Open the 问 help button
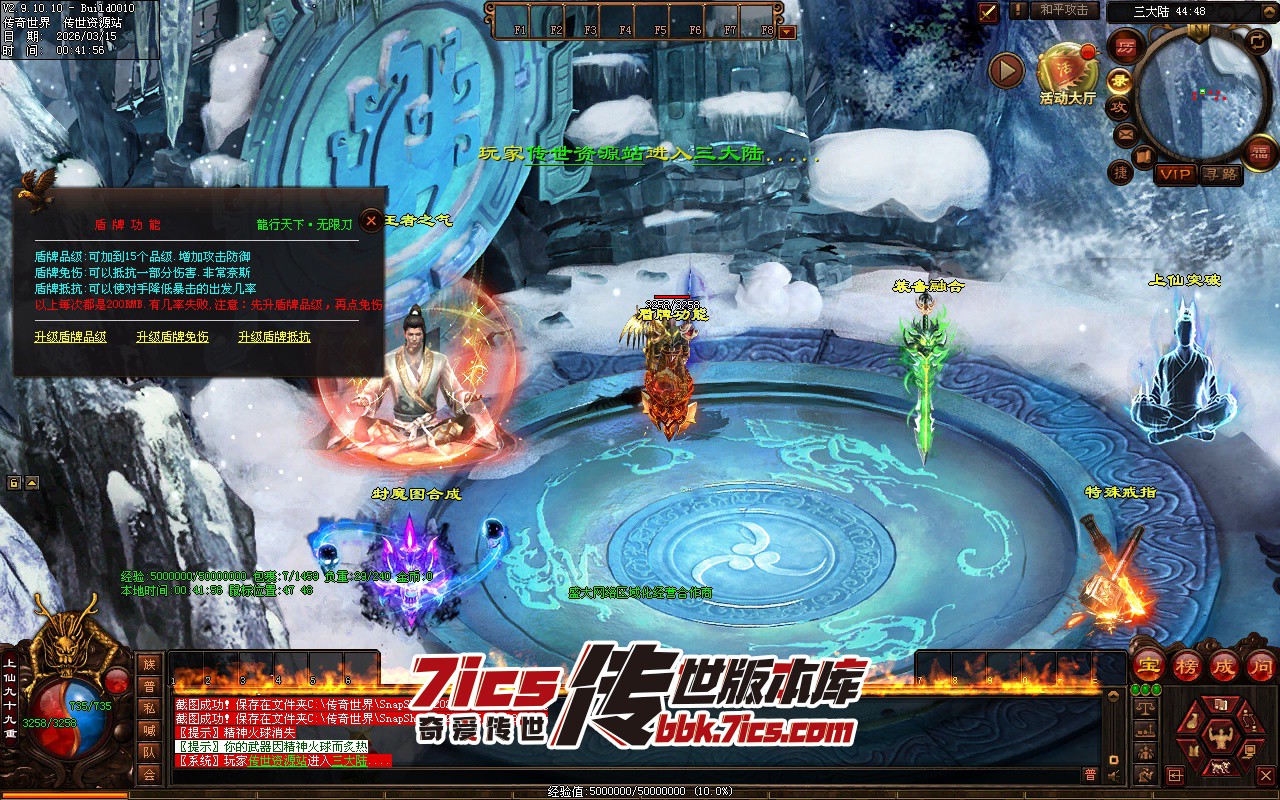Image resolution: width=1280 pixels, height=800 pixels. (x=1260, y=665)
